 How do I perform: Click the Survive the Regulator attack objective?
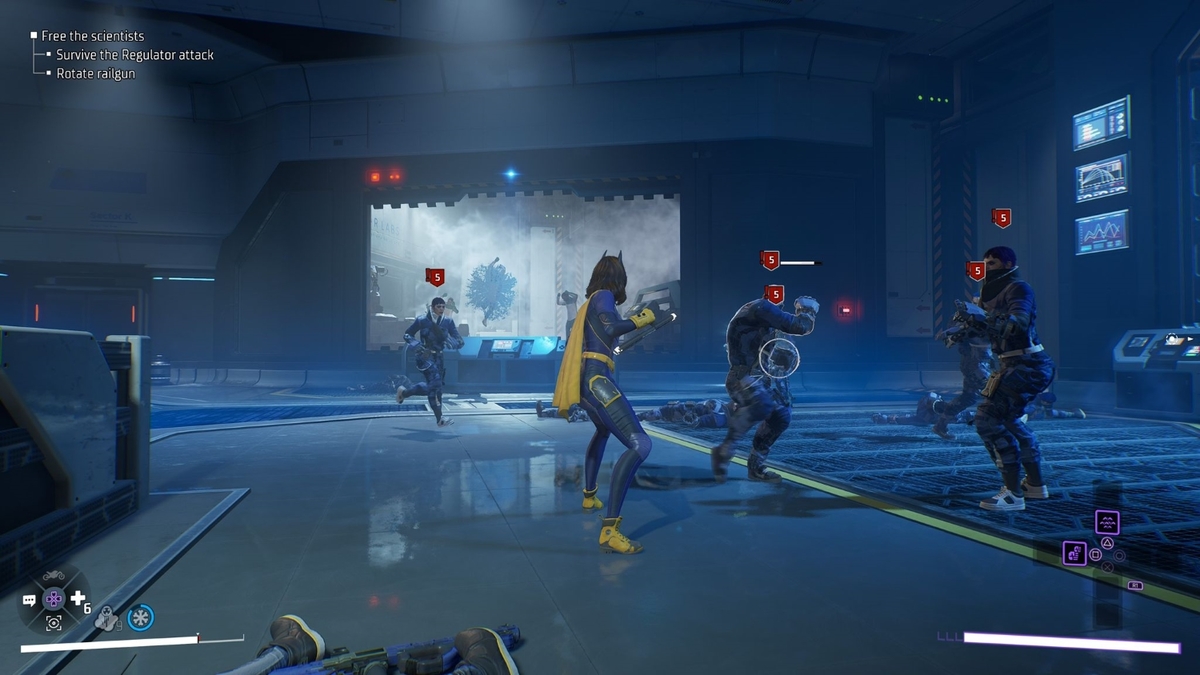tap(134, 55)
